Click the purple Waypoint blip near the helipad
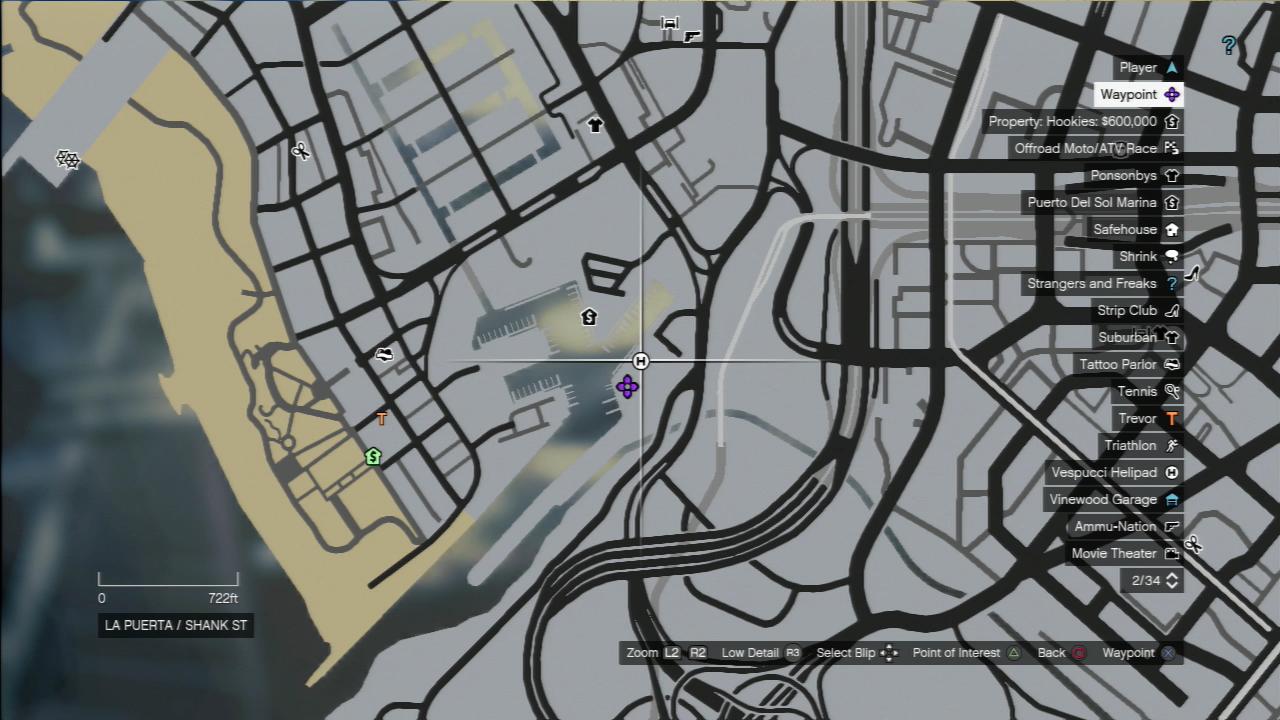This screenshot has height=720, width=1280. tap(627, 387)
